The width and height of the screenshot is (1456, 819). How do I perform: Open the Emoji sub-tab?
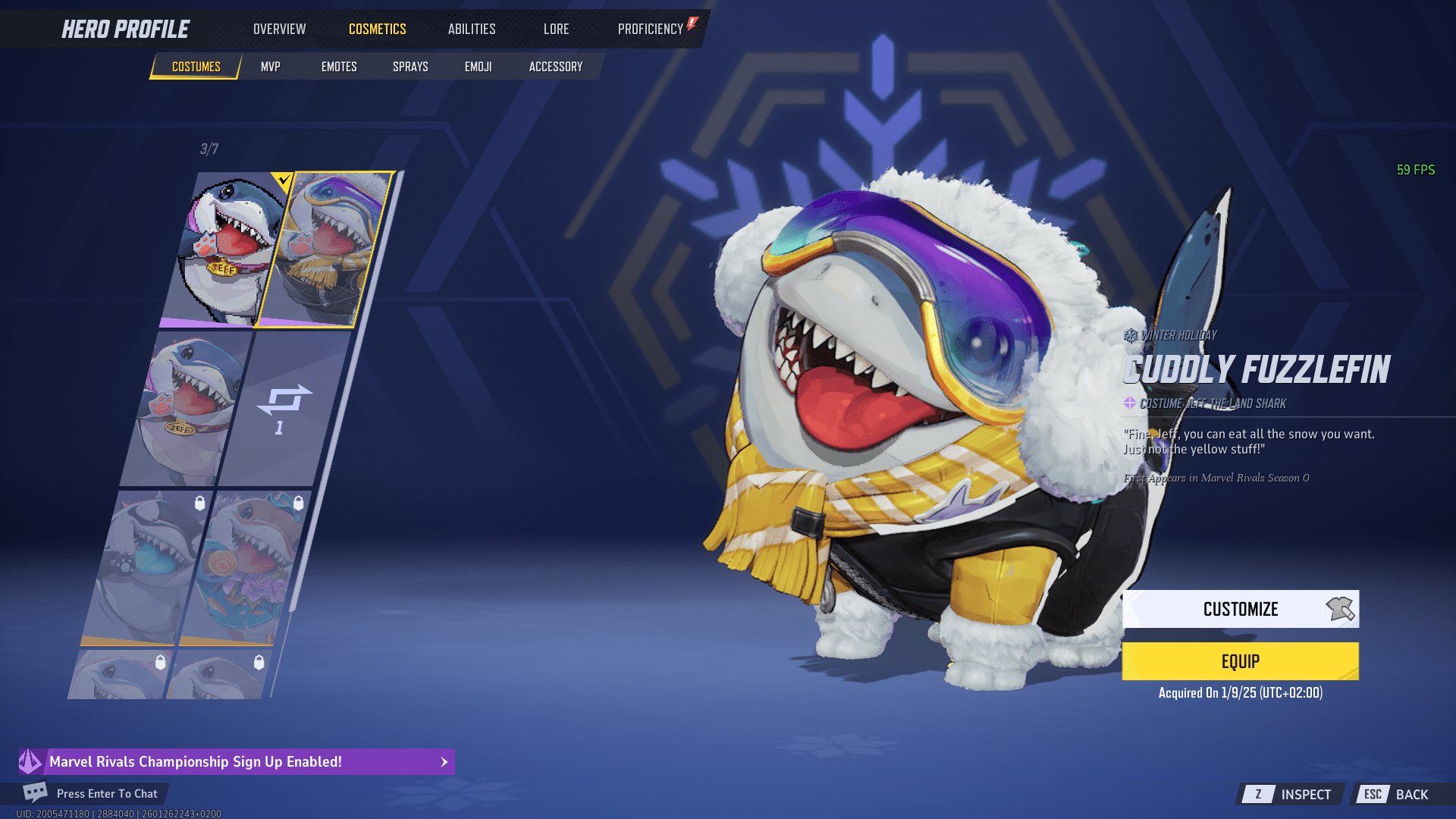coord(478,67)
